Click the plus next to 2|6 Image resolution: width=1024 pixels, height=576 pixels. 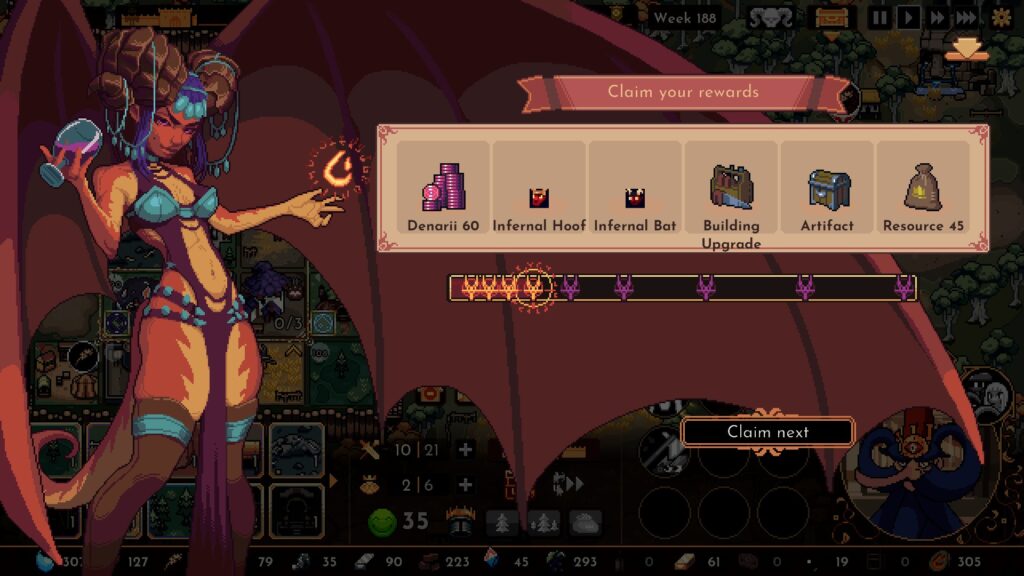[465, 485]
